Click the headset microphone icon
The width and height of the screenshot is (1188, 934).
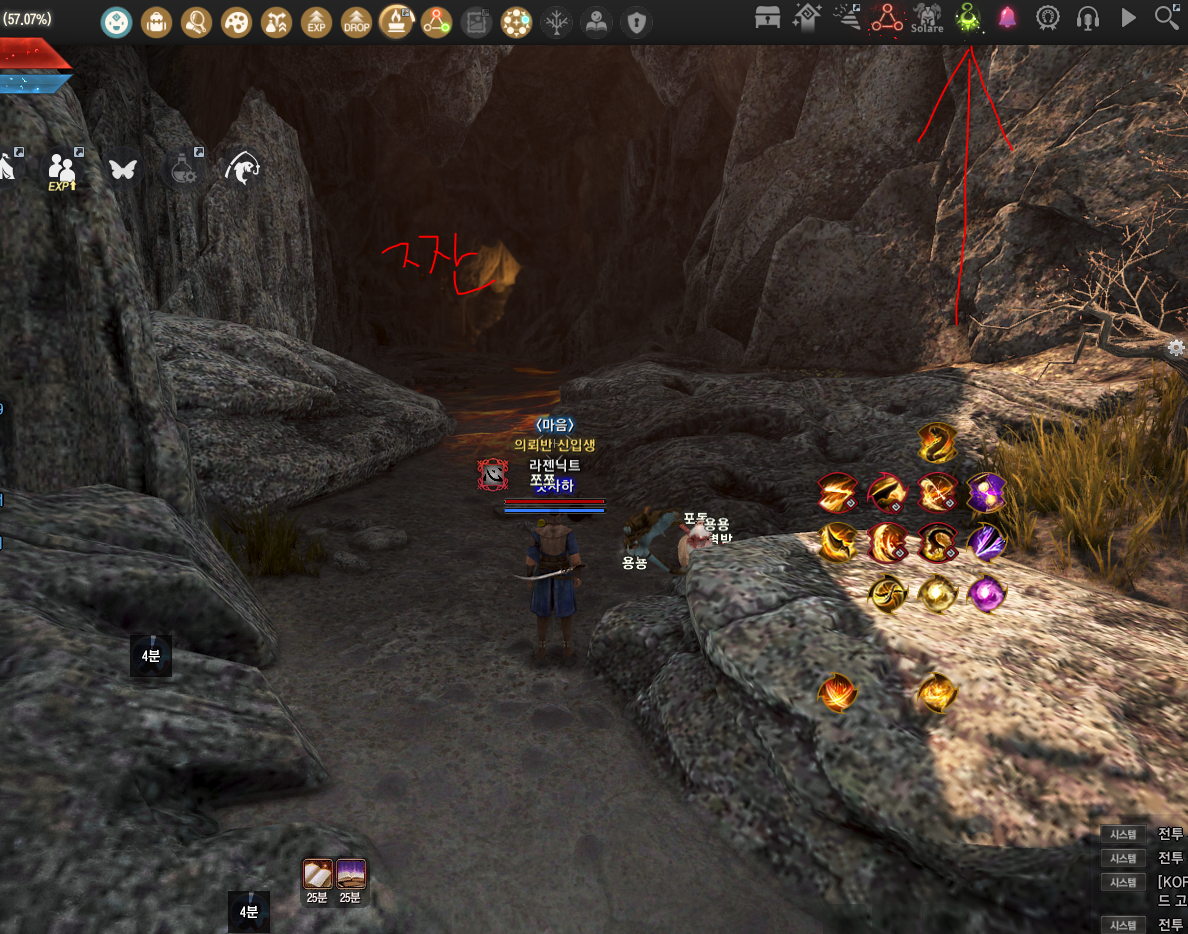(1088, 18)
